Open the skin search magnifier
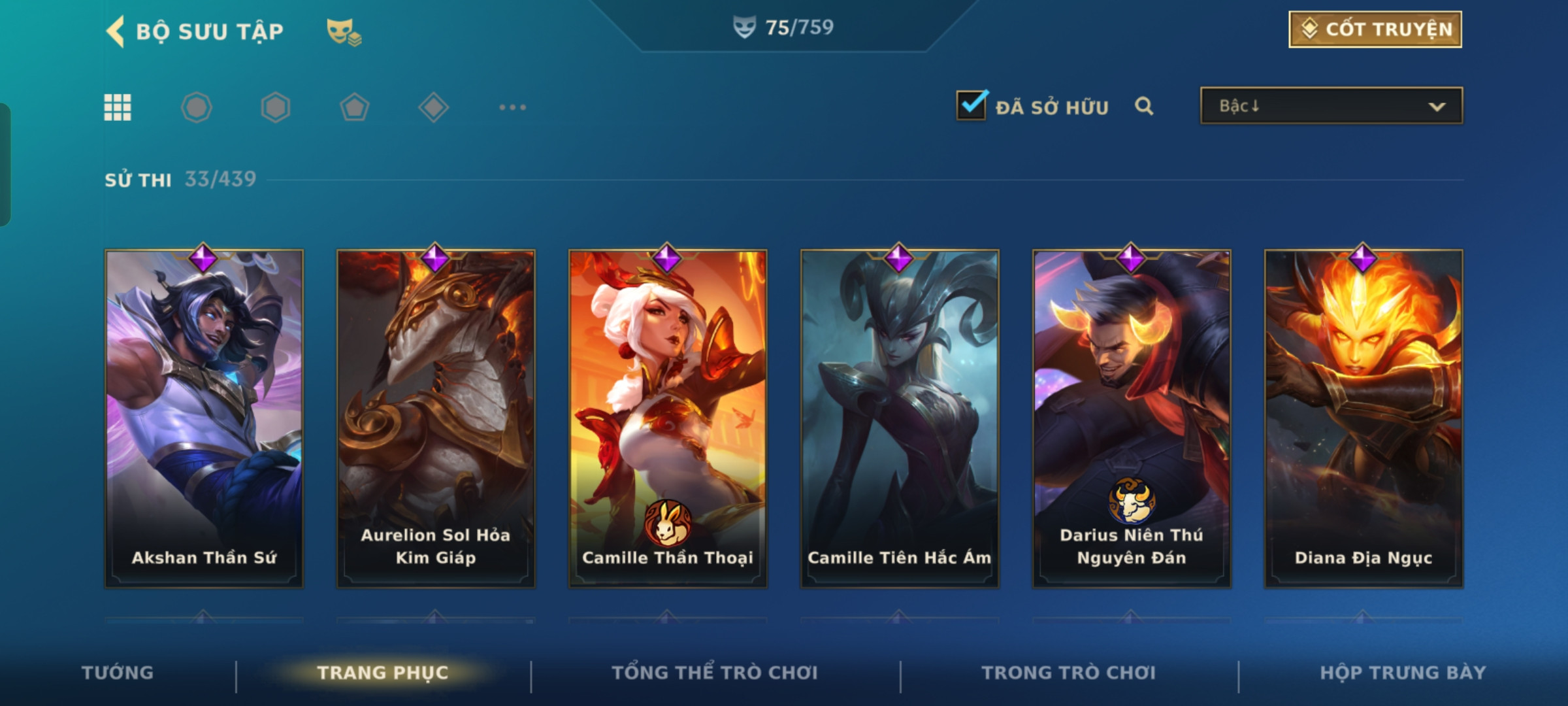Image resolution: width=1568 pixels, height=706 pixels. (1143, 106)
